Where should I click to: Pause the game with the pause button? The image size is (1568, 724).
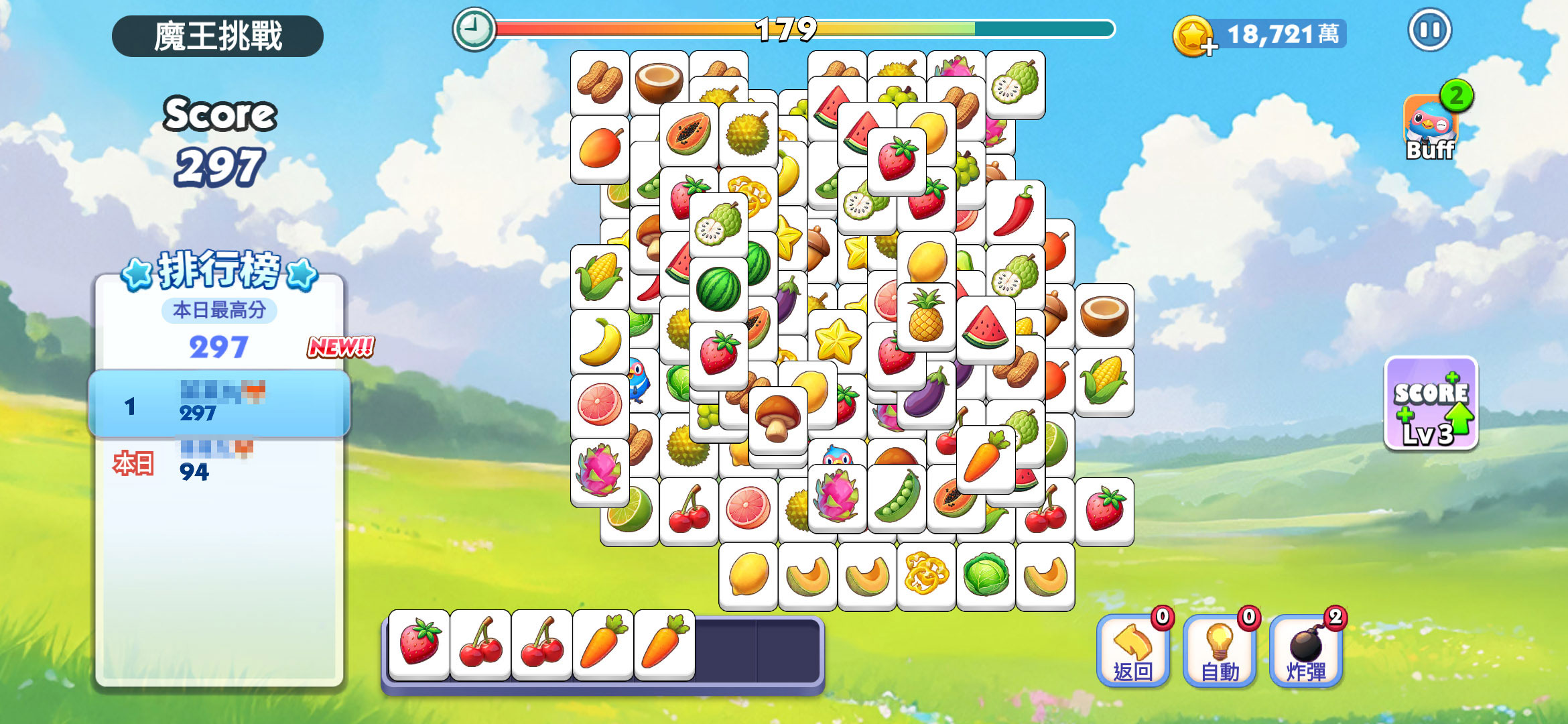point(1429,31)
